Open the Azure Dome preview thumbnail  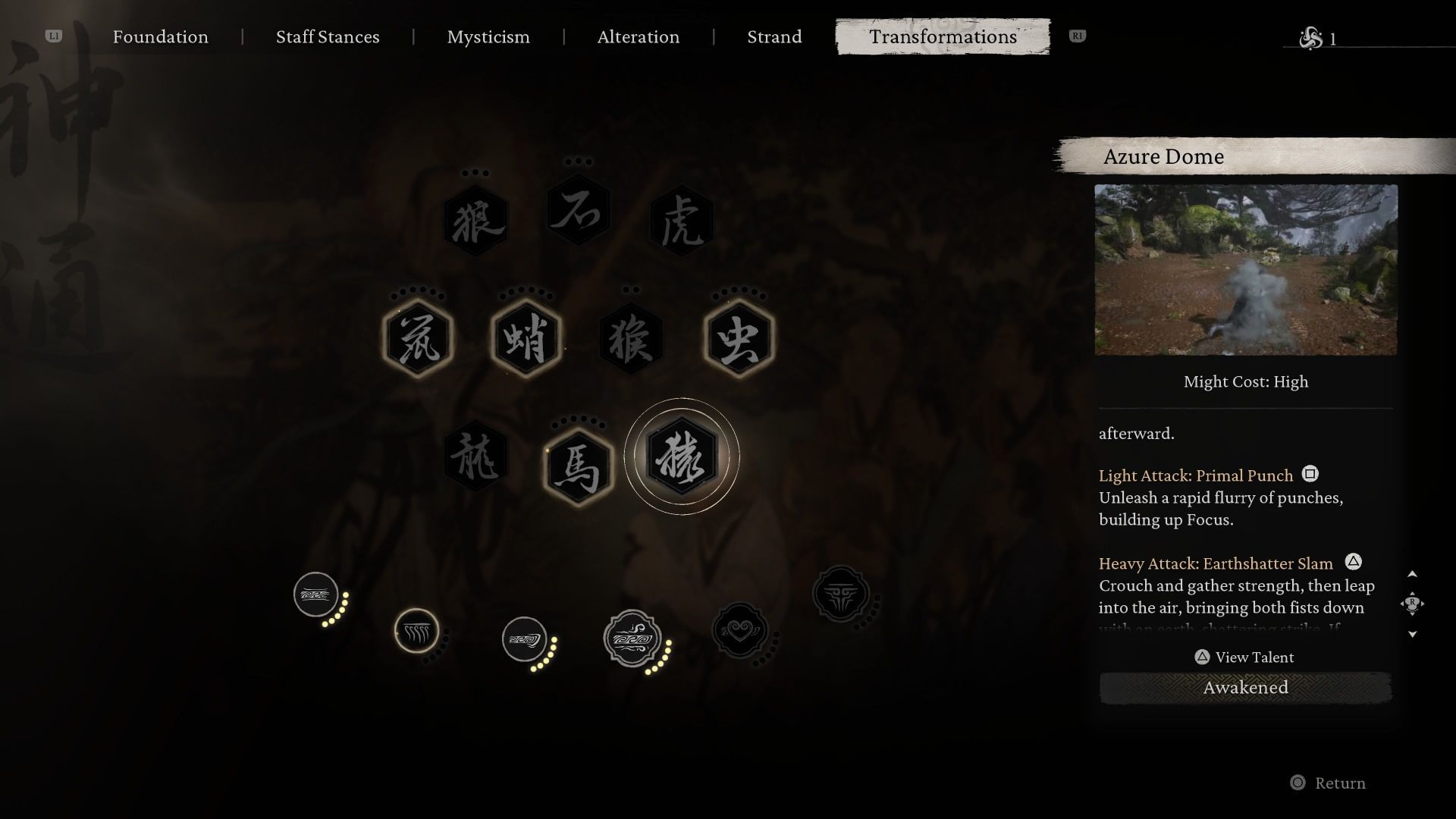click(1246, 269)
